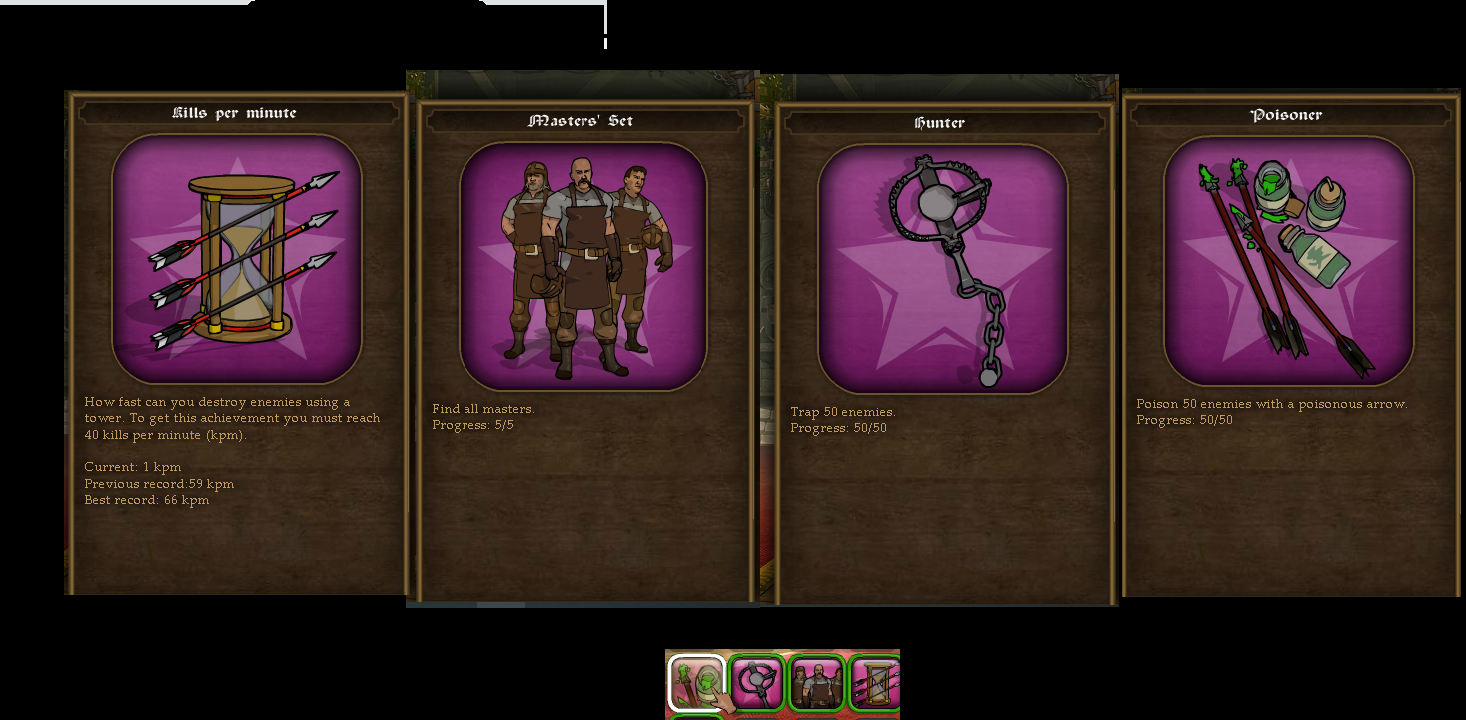Click the three blacksmiths image on Masters' Set card
The height and width of the screenshot is (720, 1466).
click(583, 265)
